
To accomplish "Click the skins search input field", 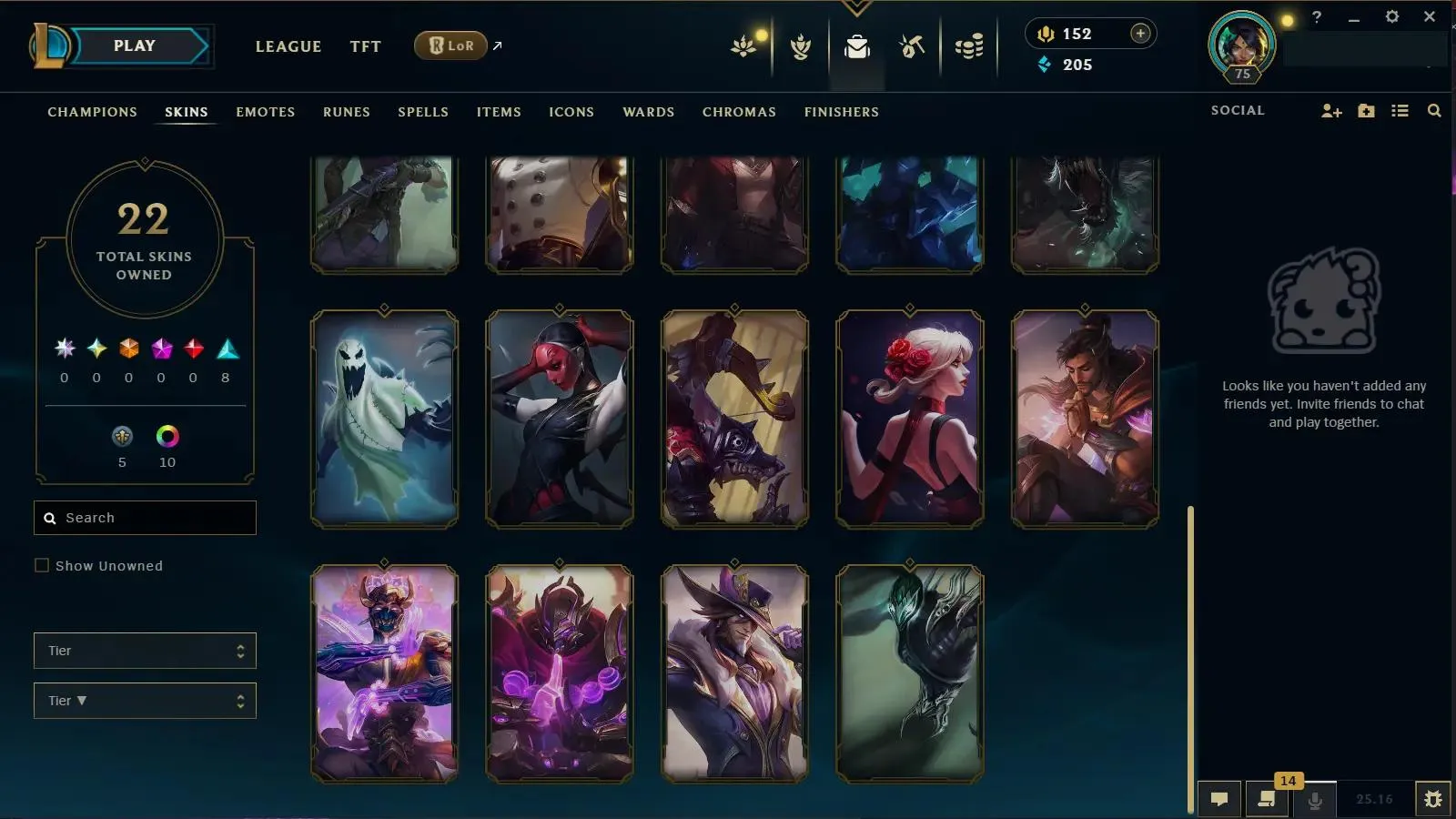I will pos(146,517).
